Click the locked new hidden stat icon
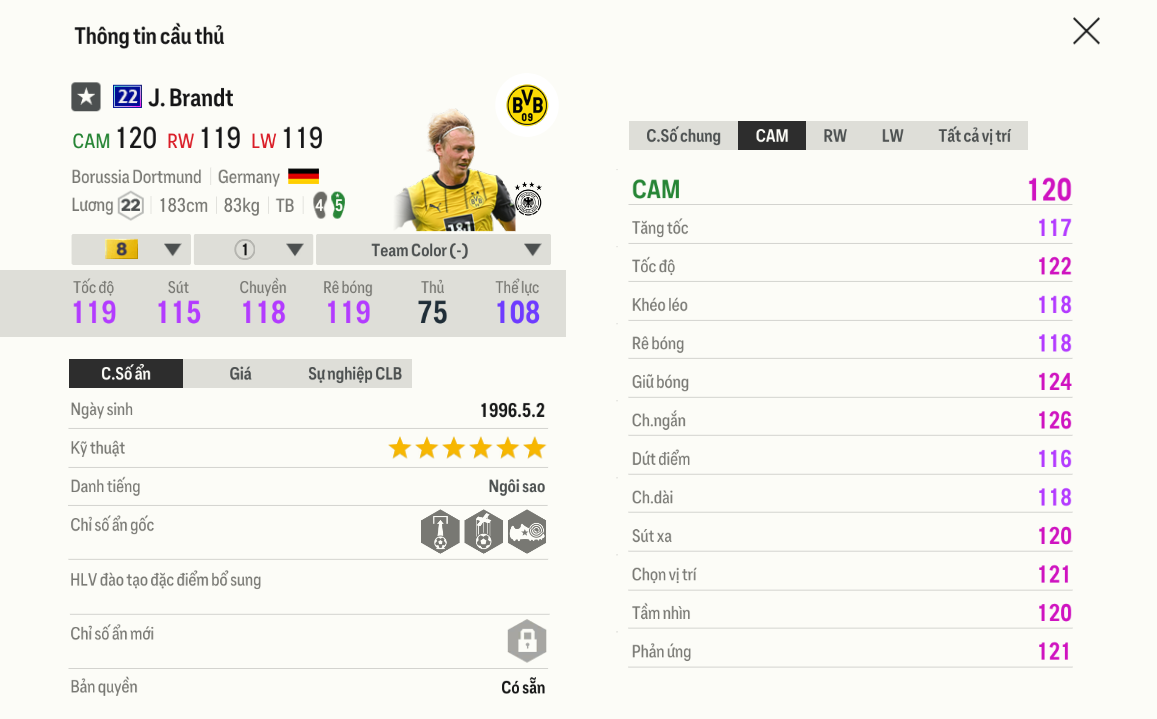The width and height of the screenshot is (1157, 719). [527, 641]
